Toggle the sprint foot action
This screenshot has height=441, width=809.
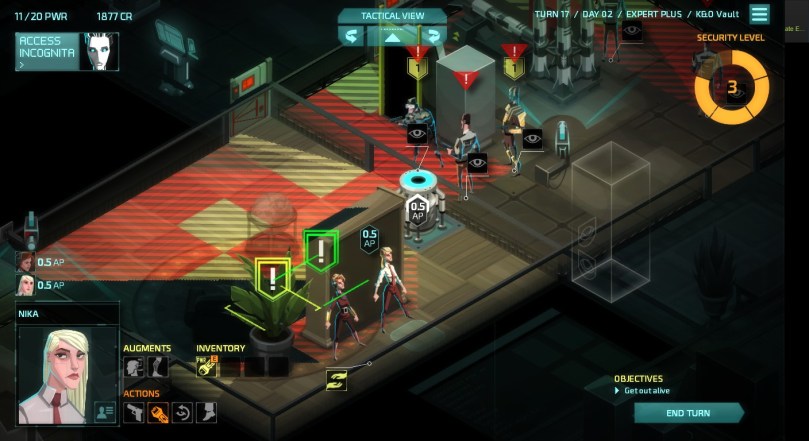point(205,412)
